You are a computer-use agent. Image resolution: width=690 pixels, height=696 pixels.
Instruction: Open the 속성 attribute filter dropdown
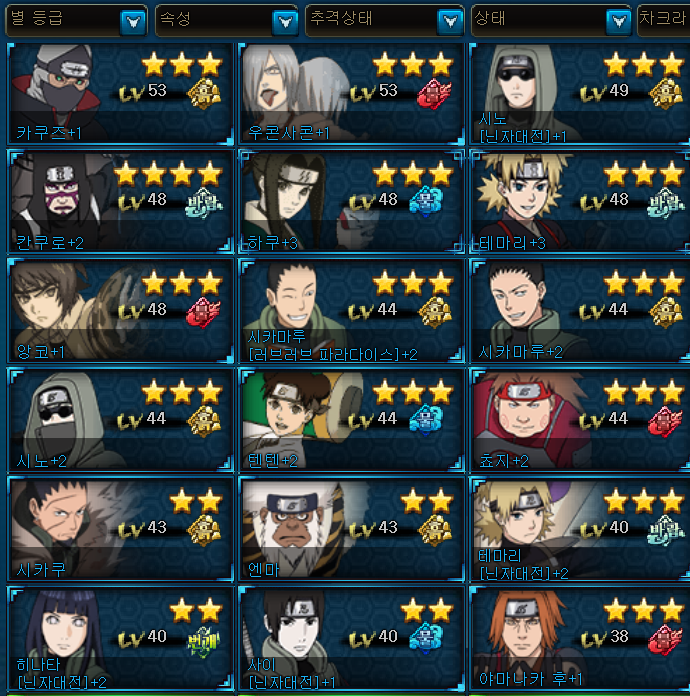click(x=285, y=21)
